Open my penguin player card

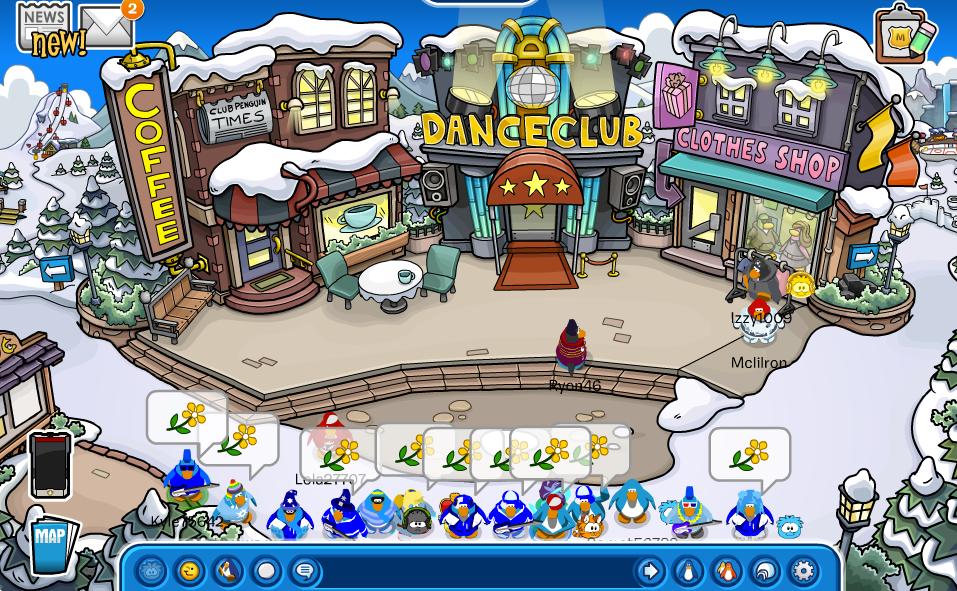688,571
